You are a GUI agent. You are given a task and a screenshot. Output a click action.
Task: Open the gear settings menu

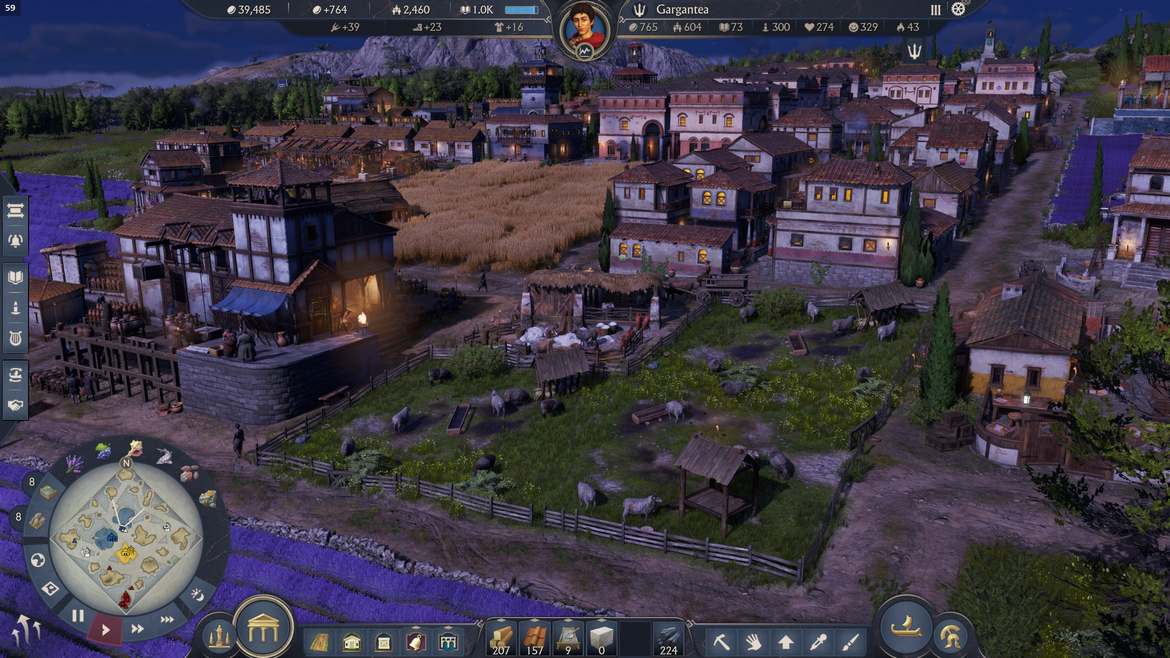(x=958, y=9)
